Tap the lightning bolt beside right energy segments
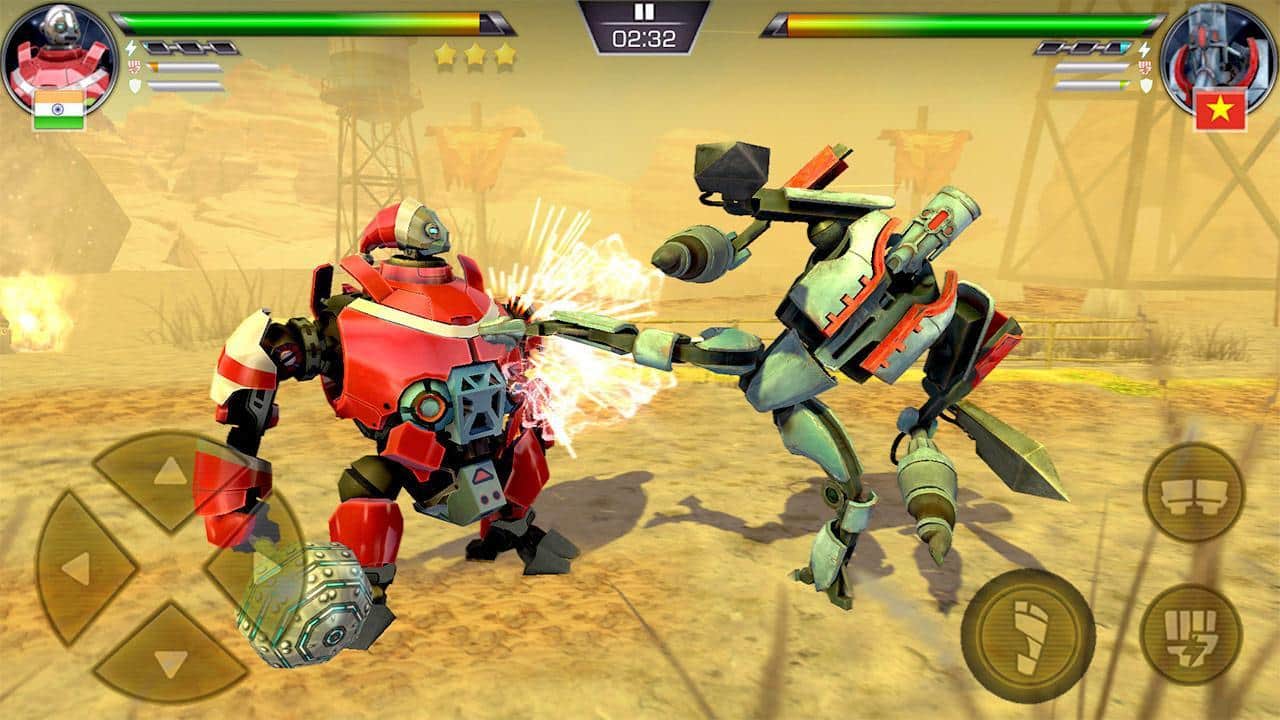Screen dimensions: 1280x720 (x=1145, y=50)
